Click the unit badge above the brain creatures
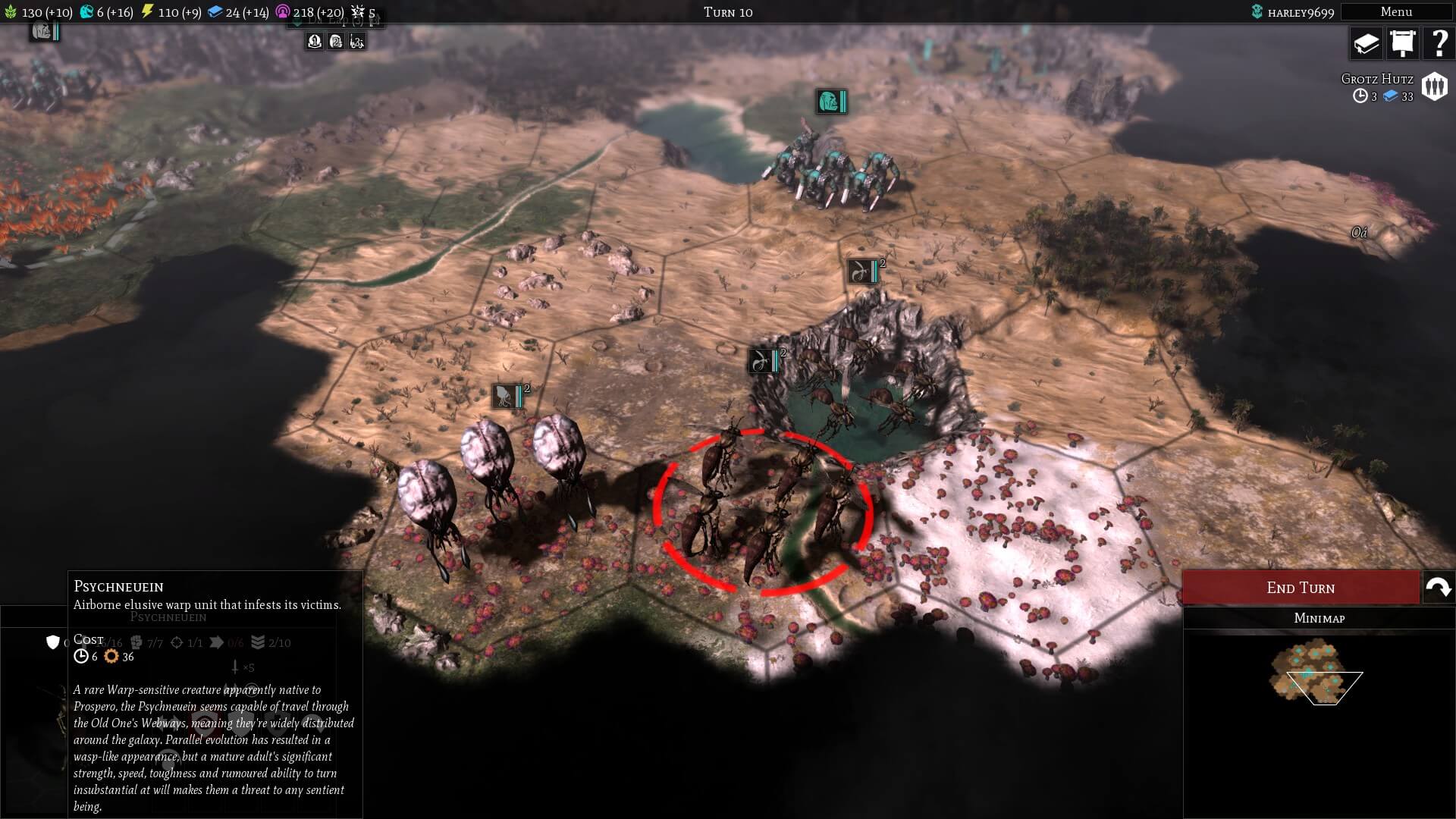1456x819 pixels. [x=508, y=396]
